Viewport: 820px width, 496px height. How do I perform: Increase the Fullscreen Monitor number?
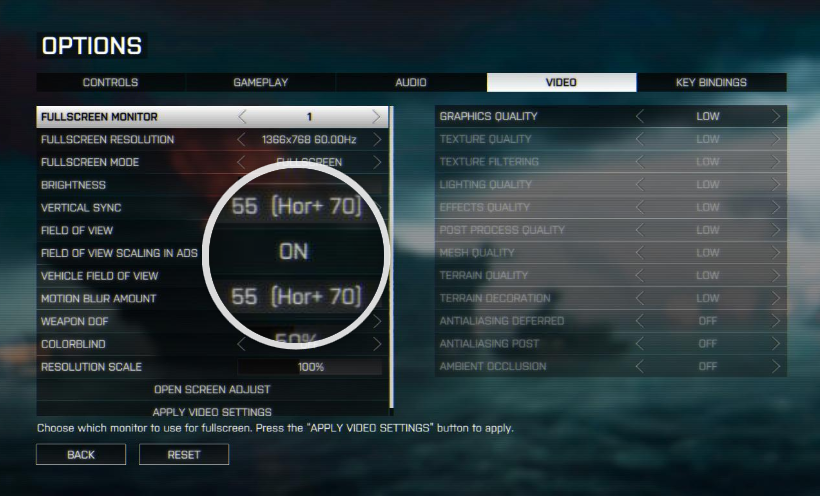[376, 117]
